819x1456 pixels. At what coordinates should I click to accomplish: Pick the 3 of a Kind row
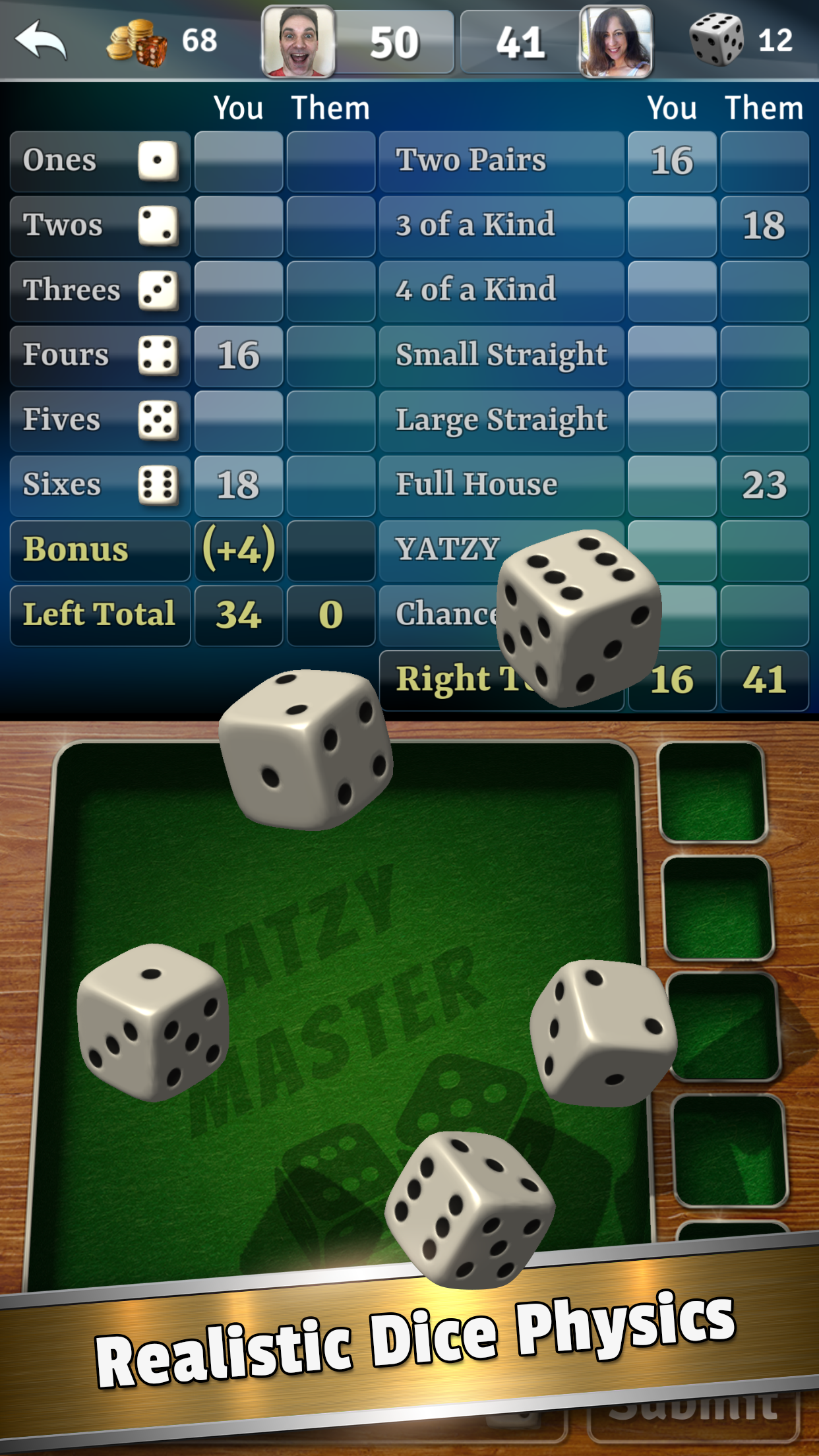coord(501,226)
